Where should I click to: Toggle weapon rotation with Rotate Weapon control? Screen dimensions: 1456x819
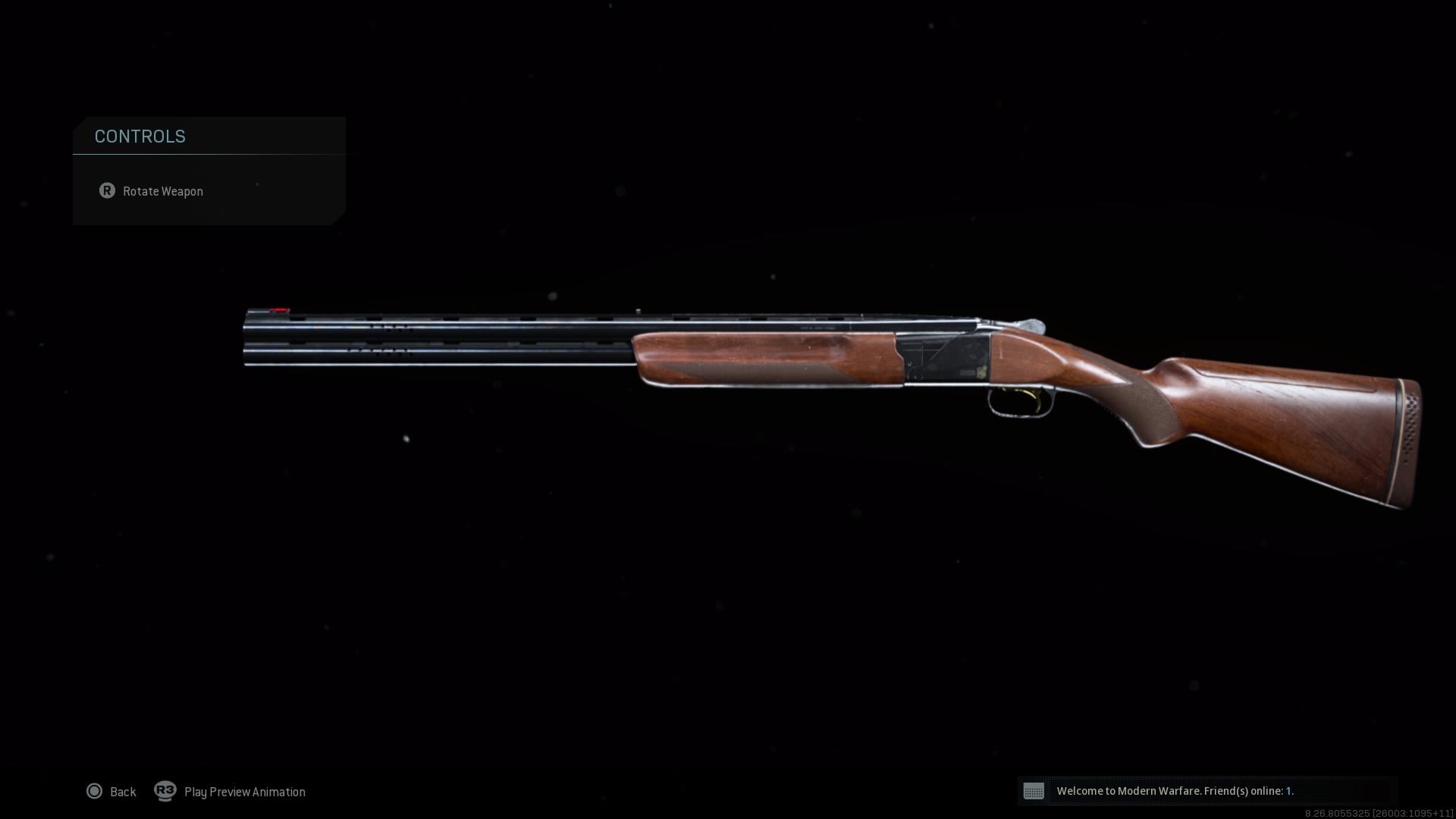pos(163,191)
